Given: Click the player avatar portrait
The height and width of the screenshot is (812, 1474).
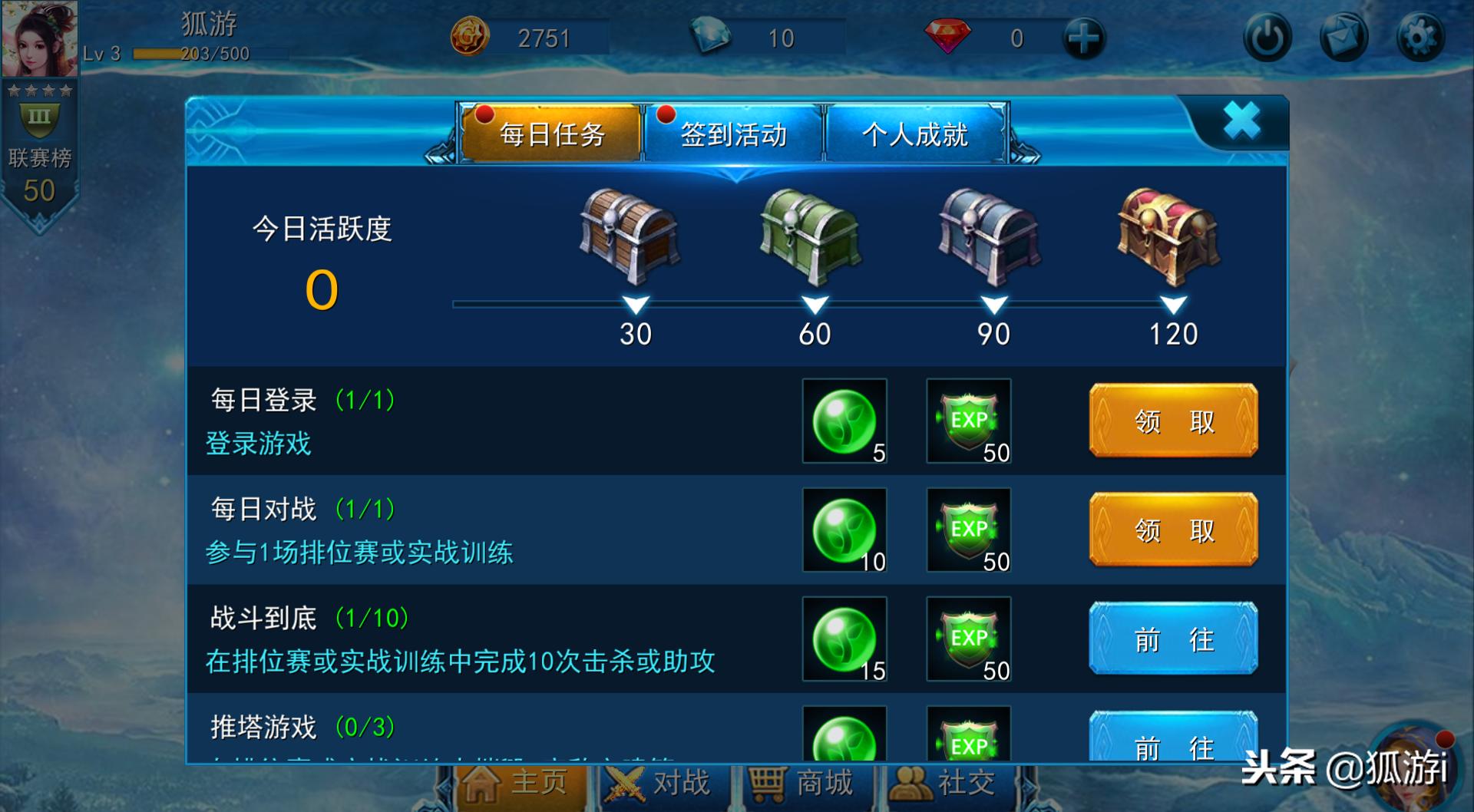Looking at the screenshot, I should pos(41,40).
